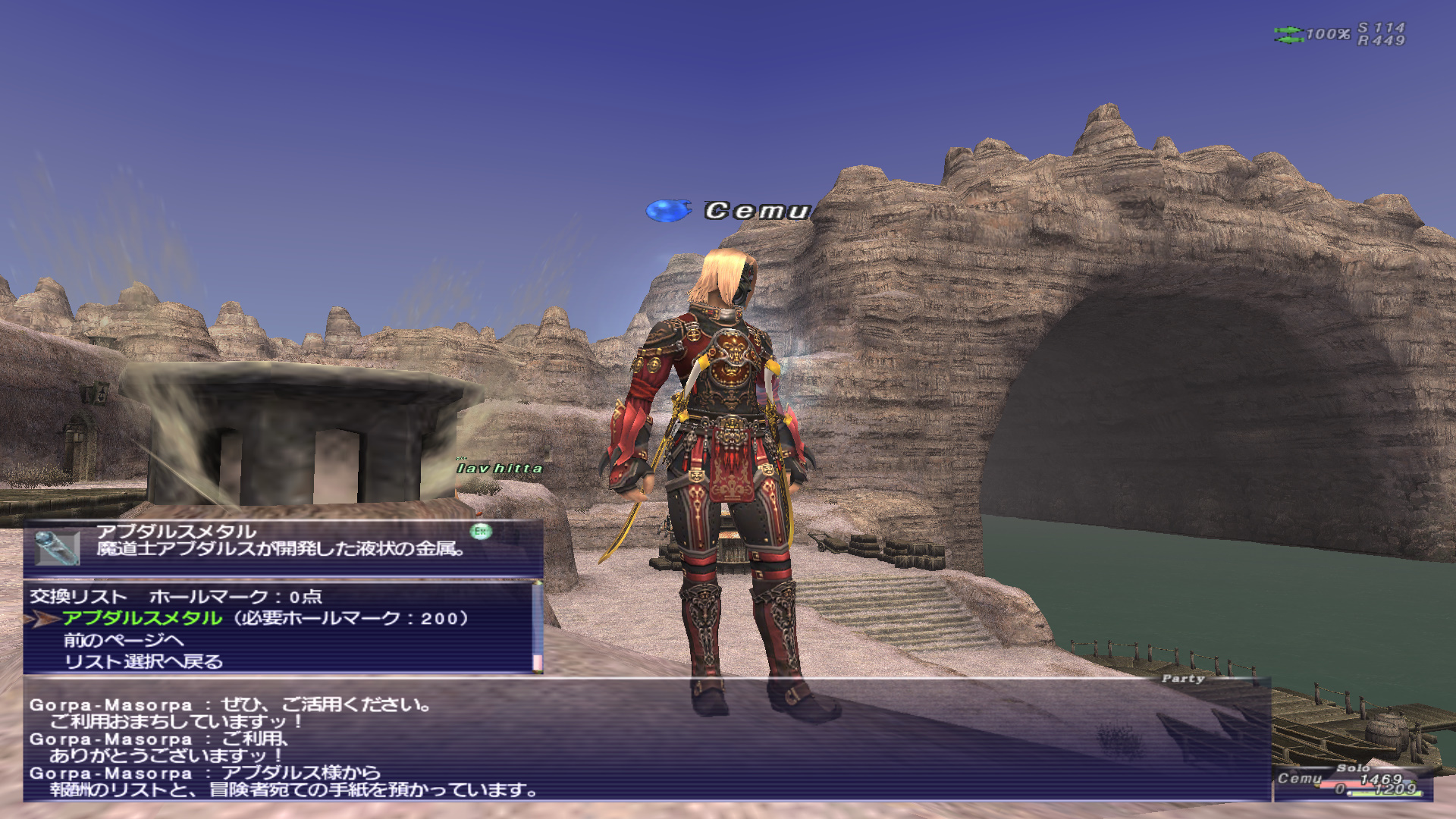Image resolution: width=1456 pixels, height=819 pixels.
Task: Select Cemu in the party list
Action: click(x=1300, y=779)
